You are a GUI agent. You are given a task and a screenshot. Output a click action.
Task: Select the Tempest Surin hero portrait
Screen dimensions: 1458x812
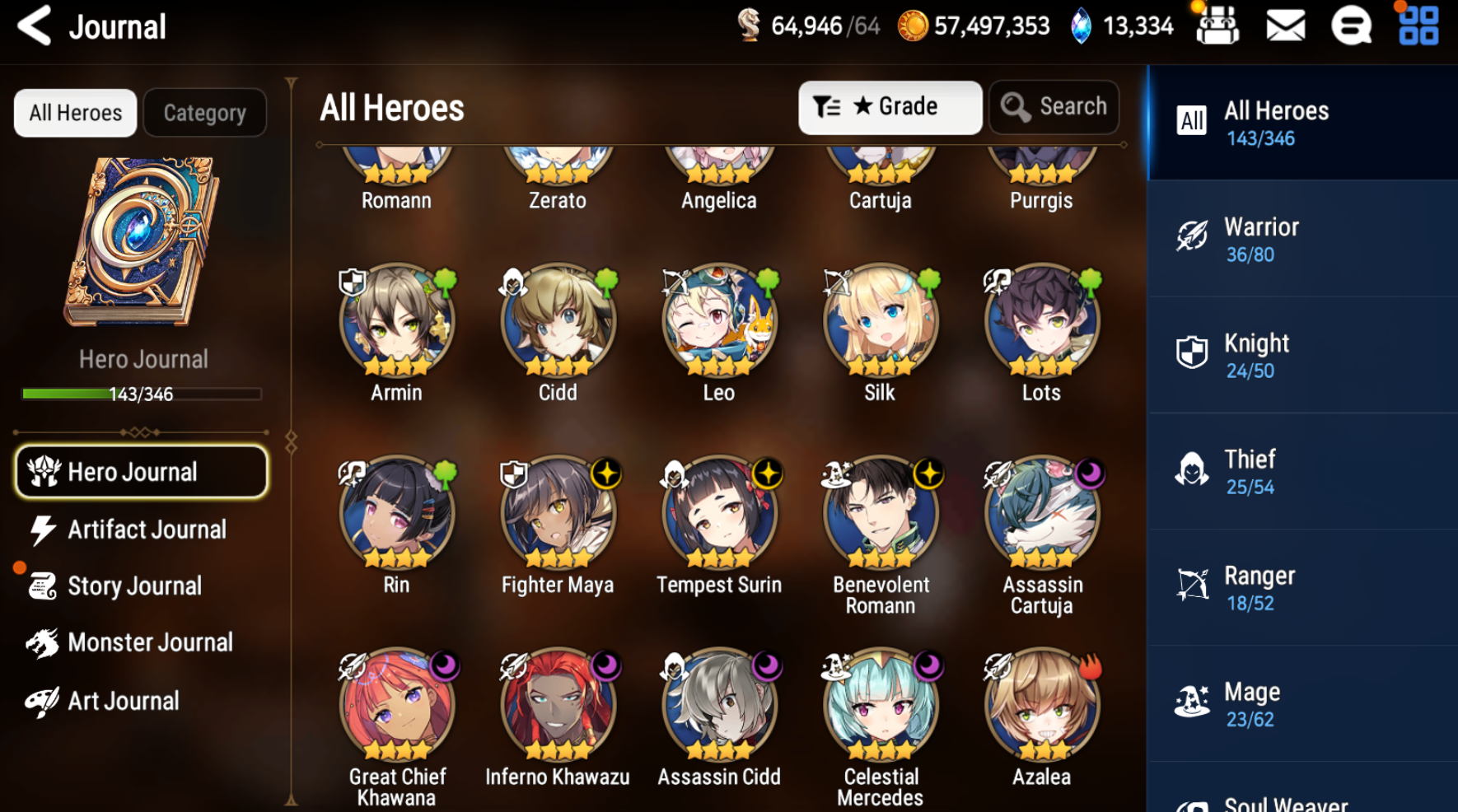tap(719, 512)
